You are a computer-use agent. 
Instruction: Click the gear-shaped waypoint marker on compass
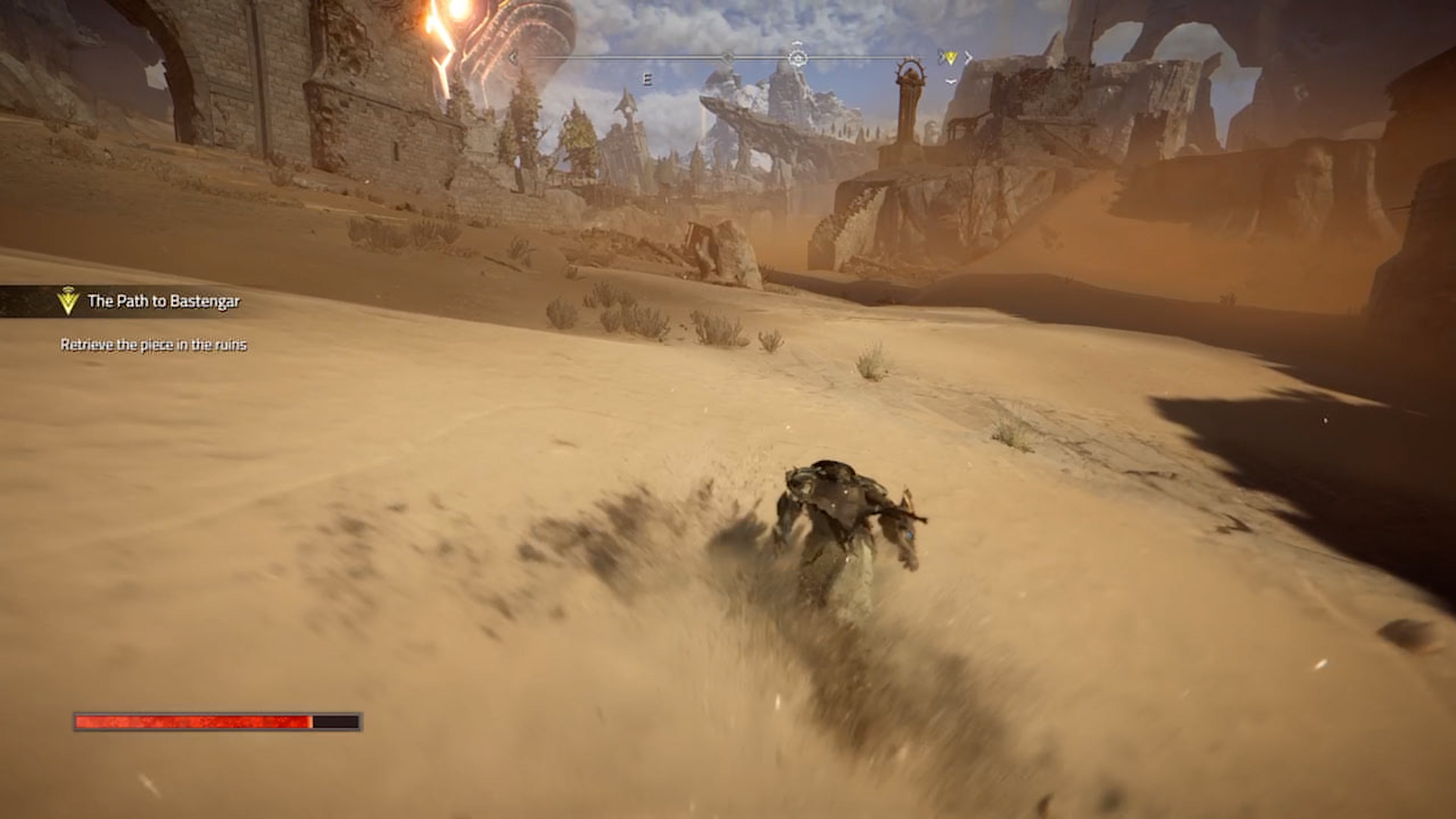797,58
